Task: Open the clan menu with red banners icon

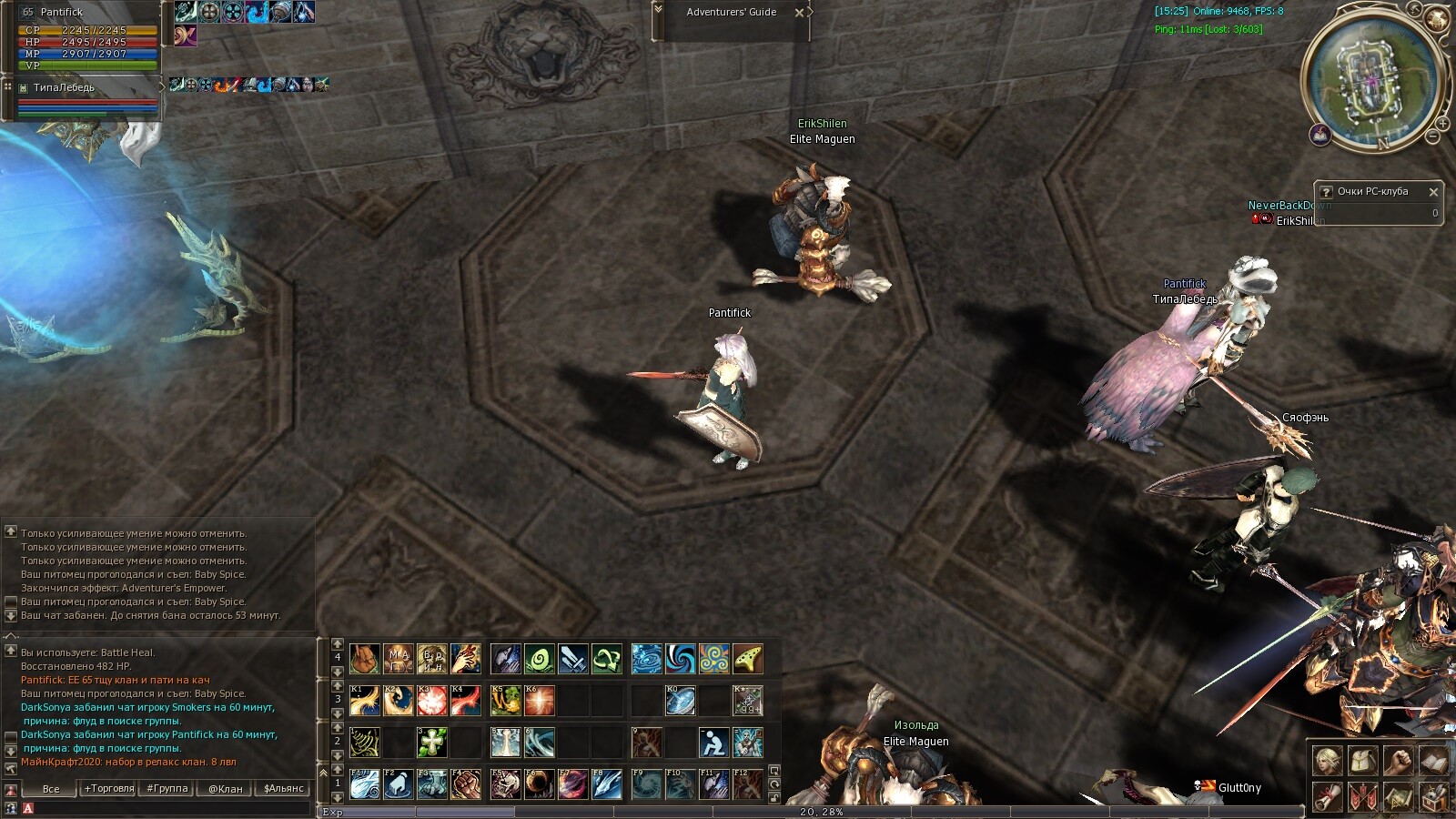Action: point(1362,796)
